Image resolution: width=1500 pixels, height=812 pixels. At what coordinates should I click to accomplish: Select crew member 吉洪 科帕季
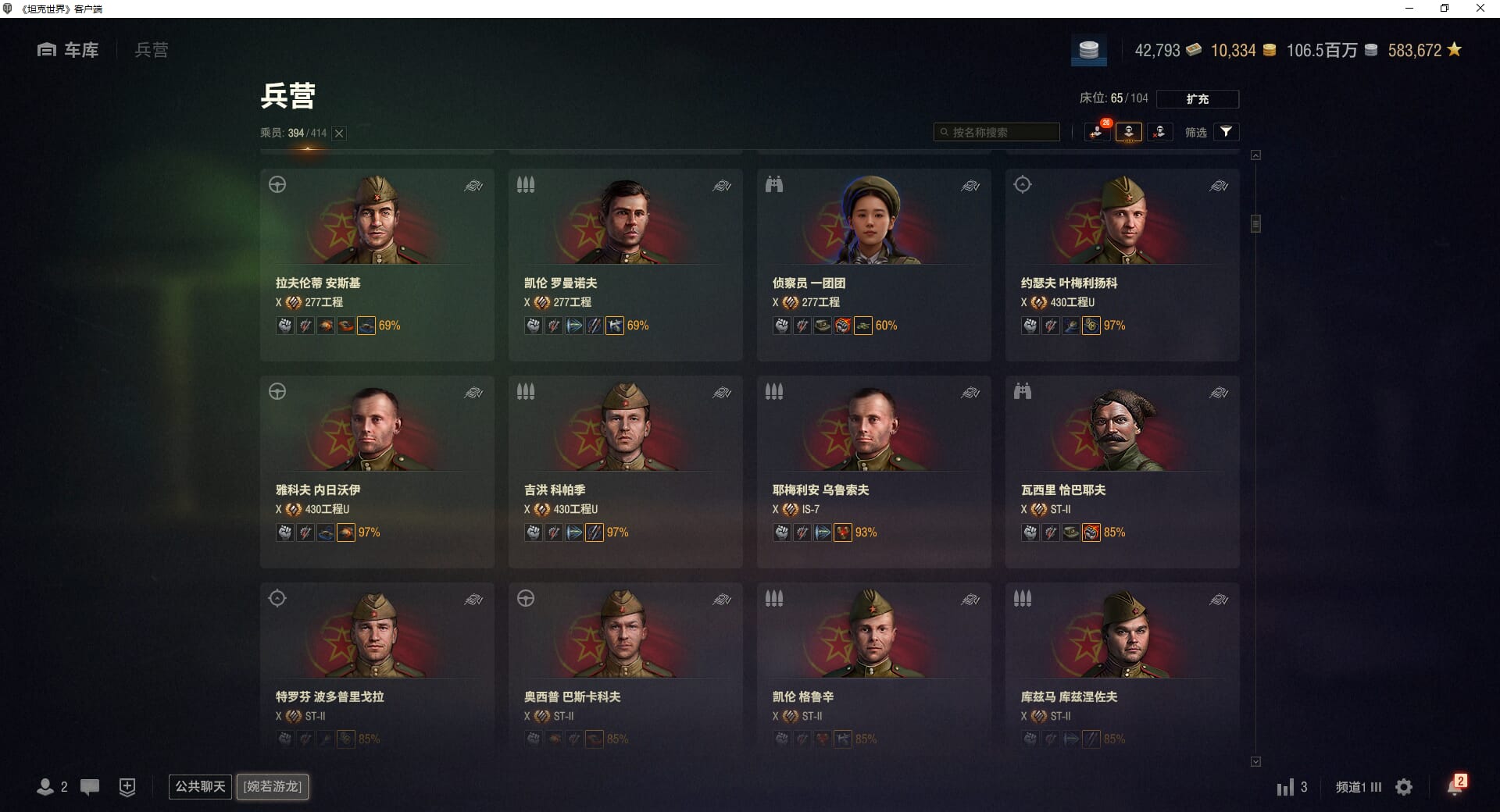pos(625,471)
